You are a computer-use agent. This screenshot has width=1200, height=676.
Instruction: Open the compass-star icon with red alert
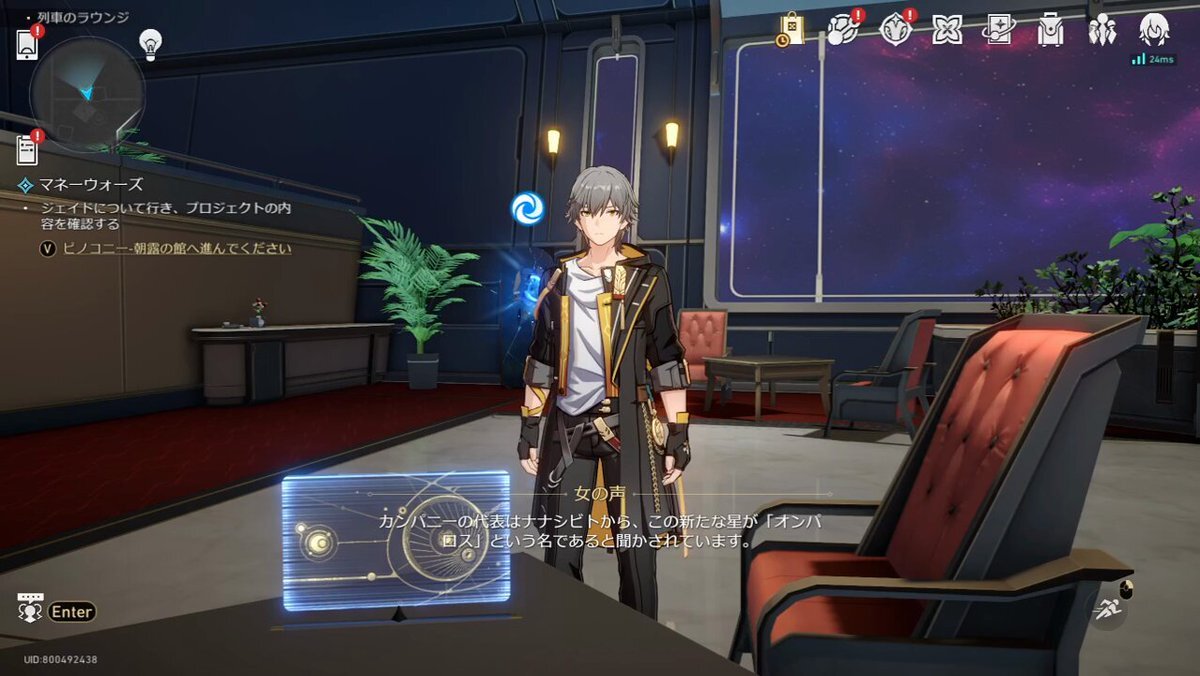895,30
